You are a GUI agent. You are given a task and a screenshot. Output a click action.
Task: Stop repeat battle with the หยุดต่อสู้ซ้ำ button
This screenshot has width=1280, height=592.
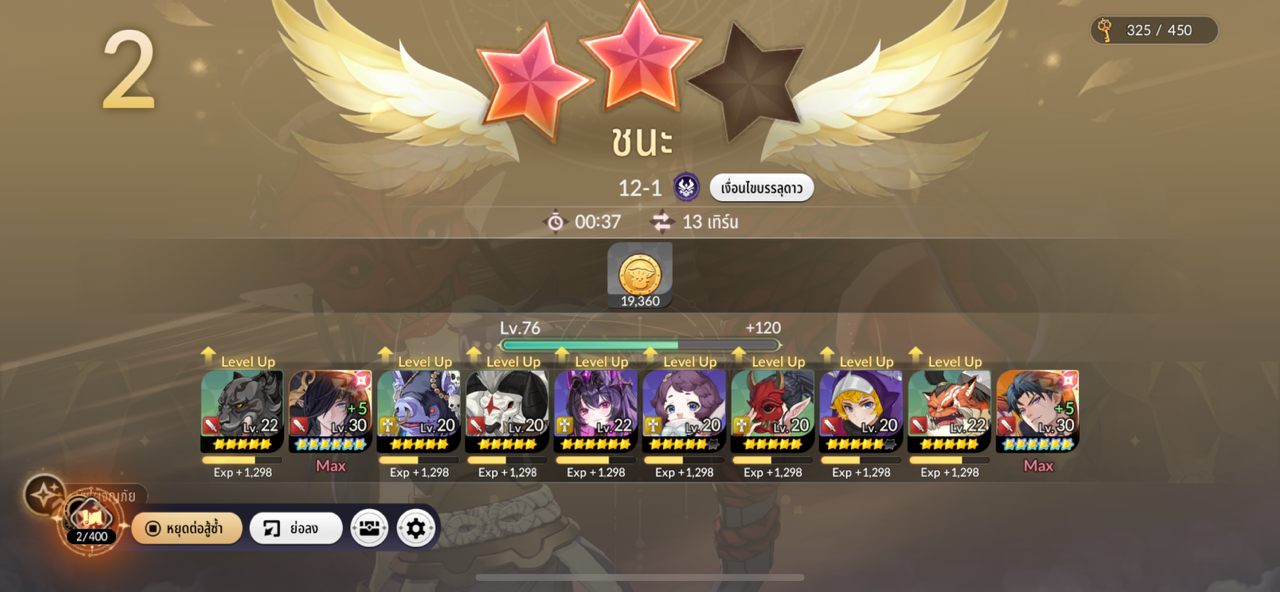[x=187, y=528]
